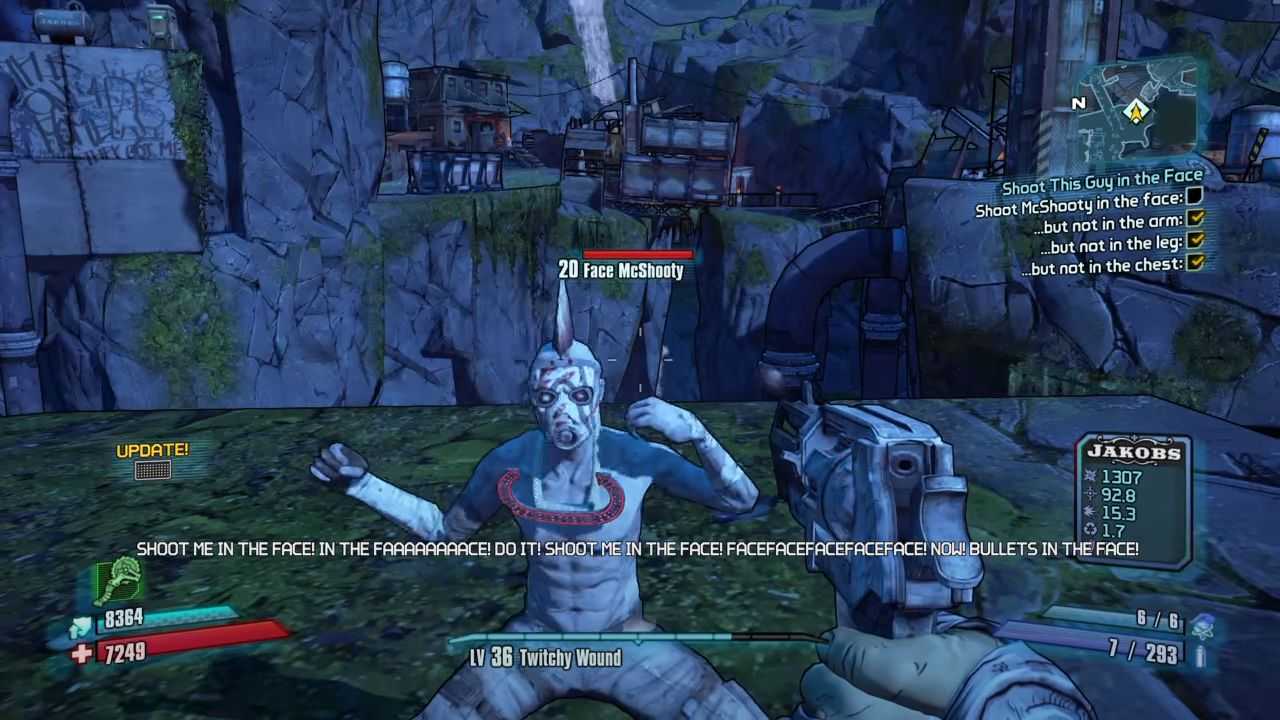The width and height of the screenshot is (1280, 720).
Task: Click the green action skill icon
Action: [120, 580]
